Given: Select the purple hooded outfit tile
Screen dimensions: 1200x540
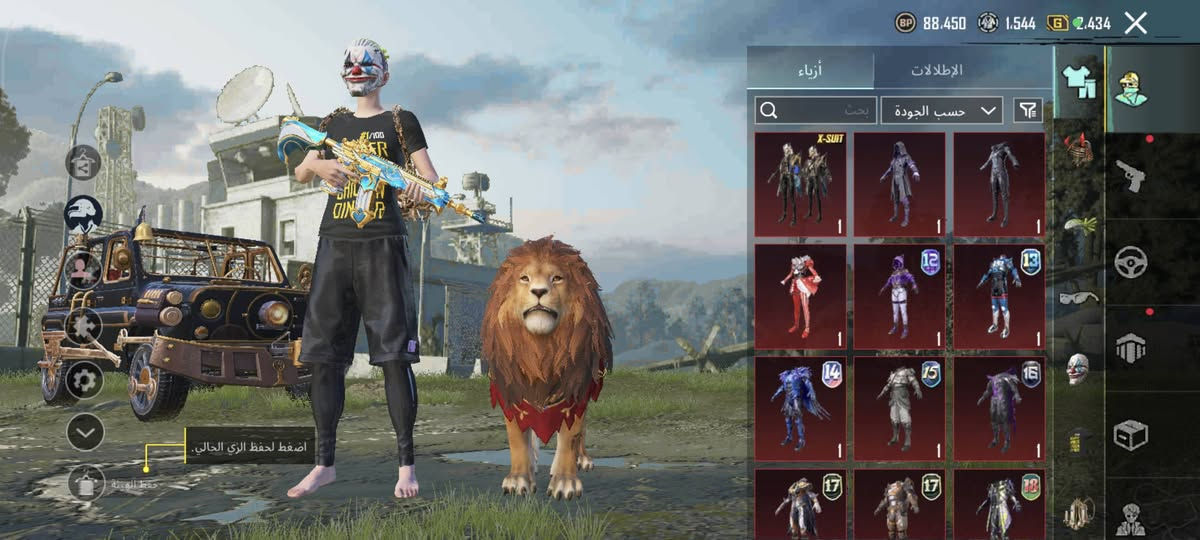Looking at the screenshot, I should (899, 184).
